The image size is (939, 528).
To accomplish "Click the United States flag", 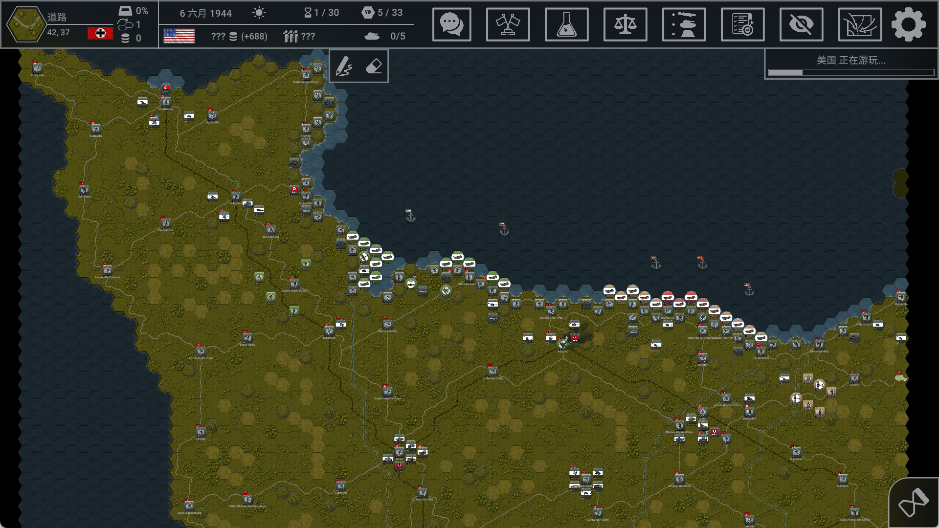I will click(x=178, y=36).
